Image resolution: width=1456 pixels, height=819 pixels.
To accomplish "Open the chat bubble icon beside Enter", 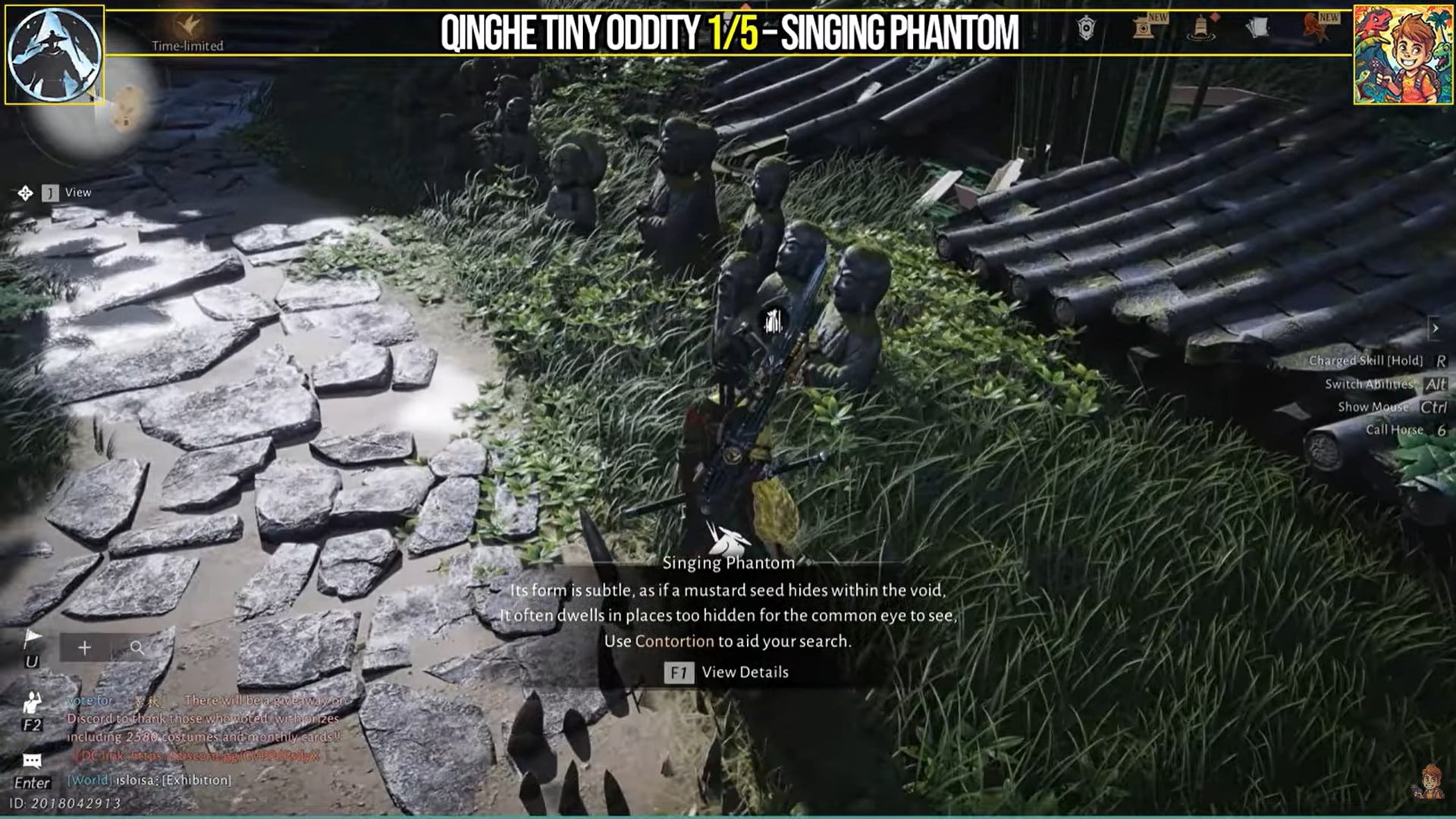I will pyautogui.click(x=31, y=760).
